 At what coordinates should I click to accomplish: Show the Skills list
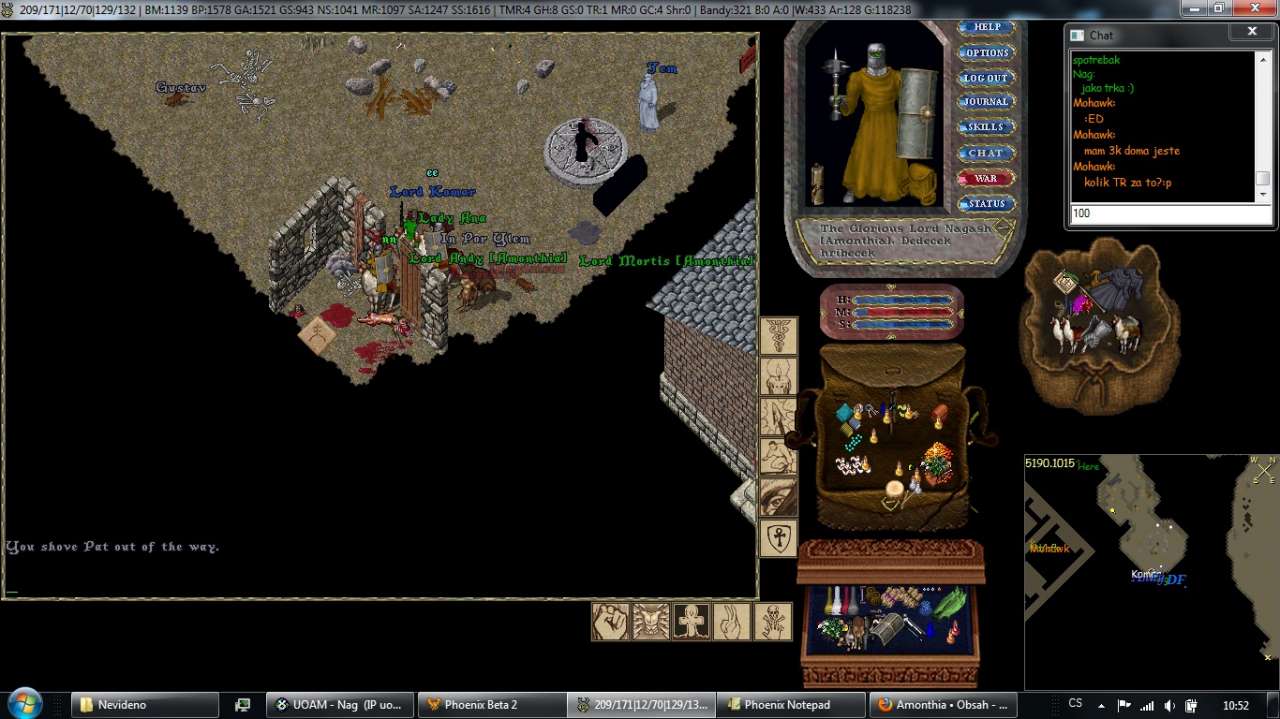click(x=986, y=127)
